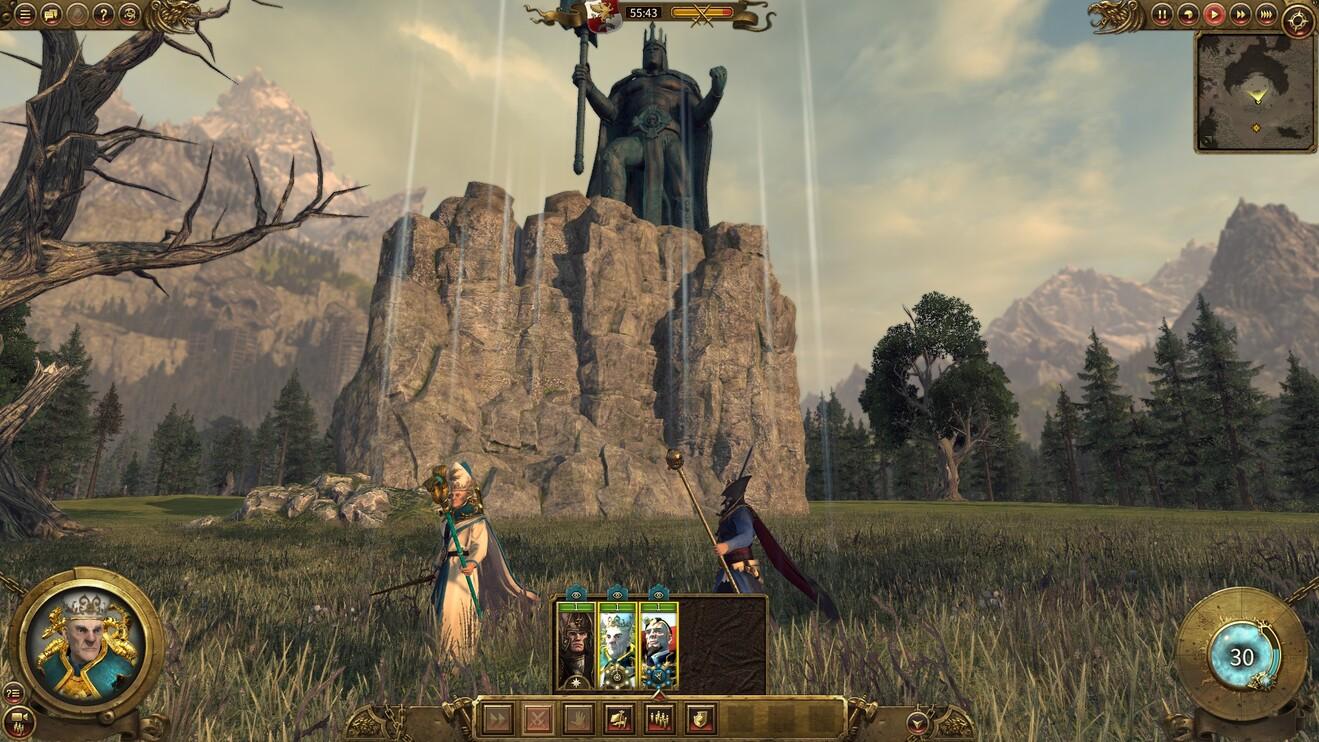Switch to slow motion speed

[x=1187, y=15]
